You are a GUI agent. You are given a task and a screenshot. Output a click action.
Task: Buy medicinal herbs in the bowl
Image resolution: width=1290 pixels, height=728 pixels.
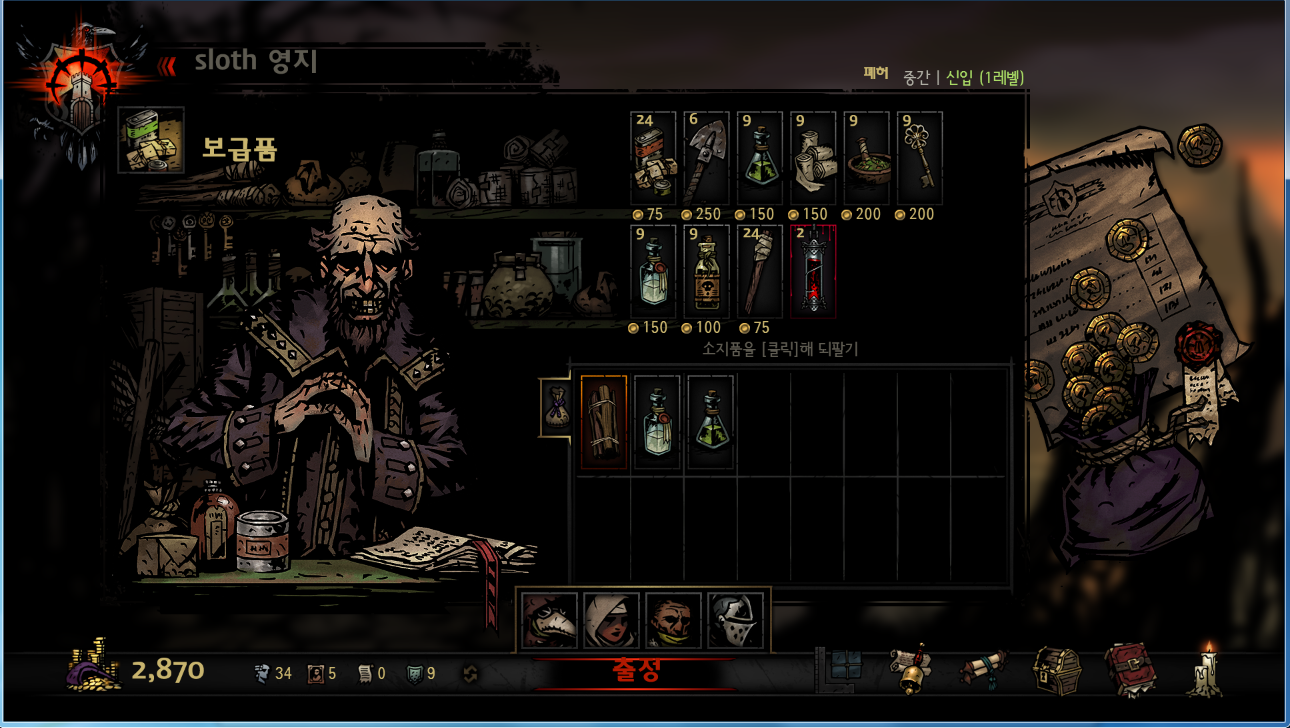click(x=866, y=159)
